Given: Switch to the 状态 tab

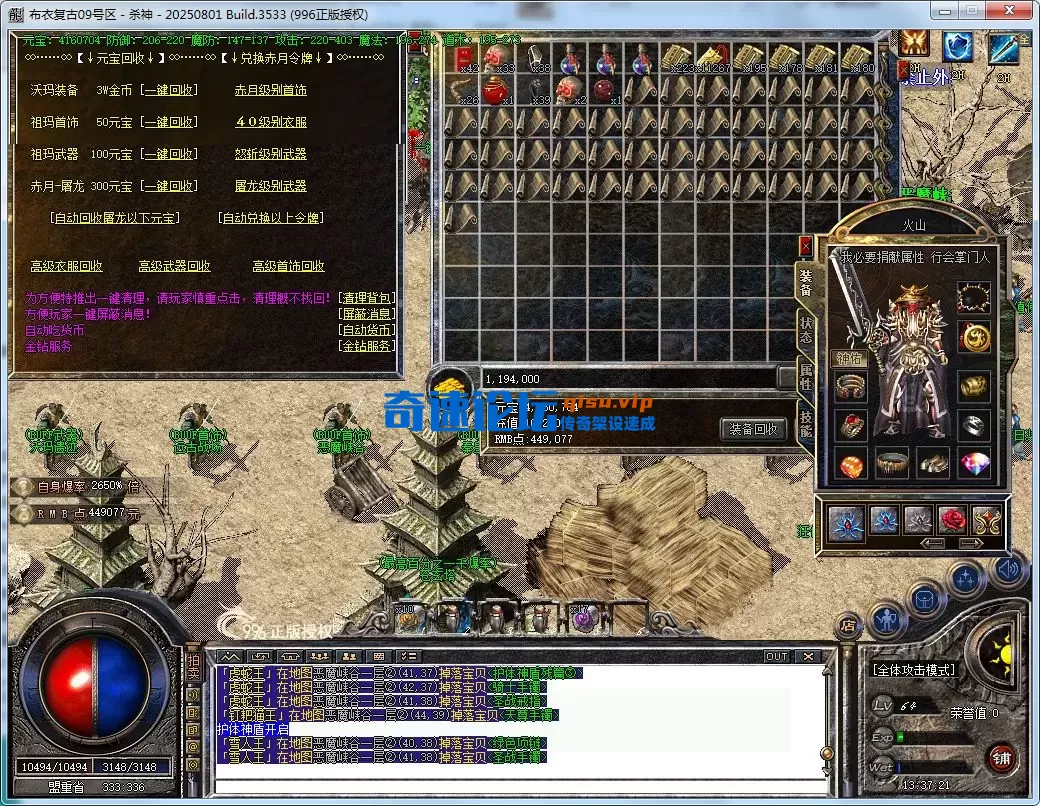Looking at the screenshot, I should tap(806, 330).
